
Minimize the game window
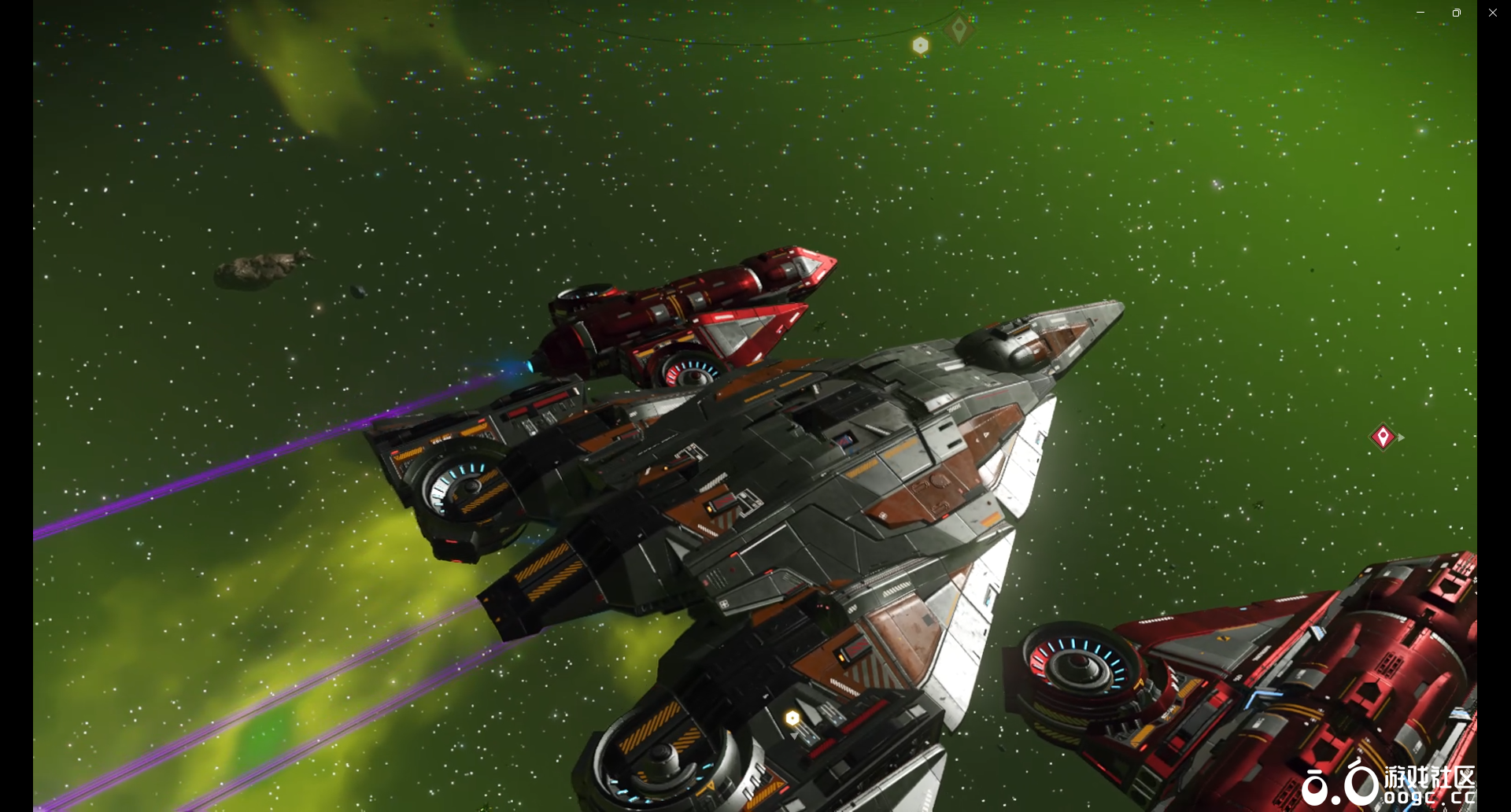[1420, 13]
